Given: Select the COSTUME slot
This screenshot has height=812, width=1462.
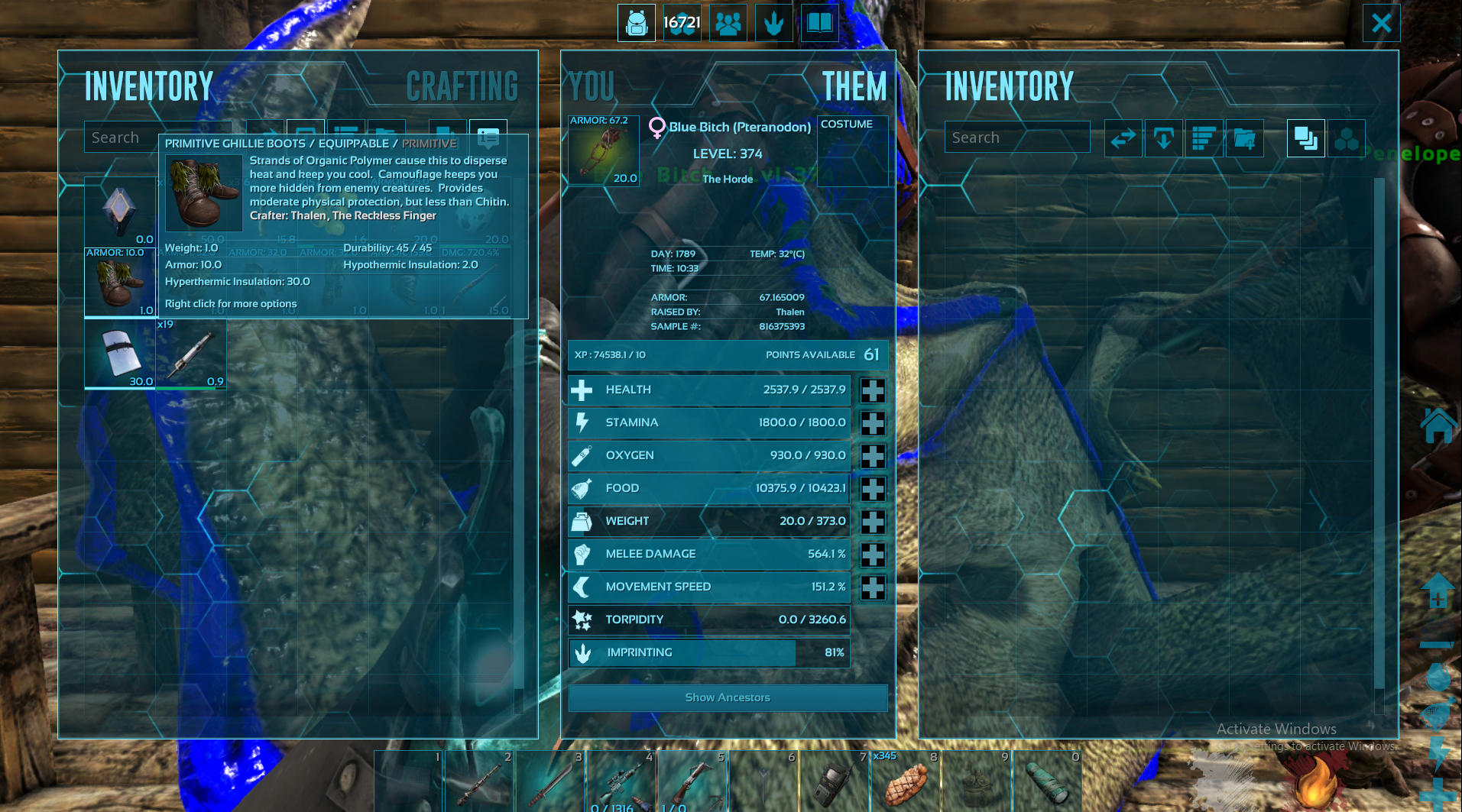Looking at the screenshot, I should point(852,150).
